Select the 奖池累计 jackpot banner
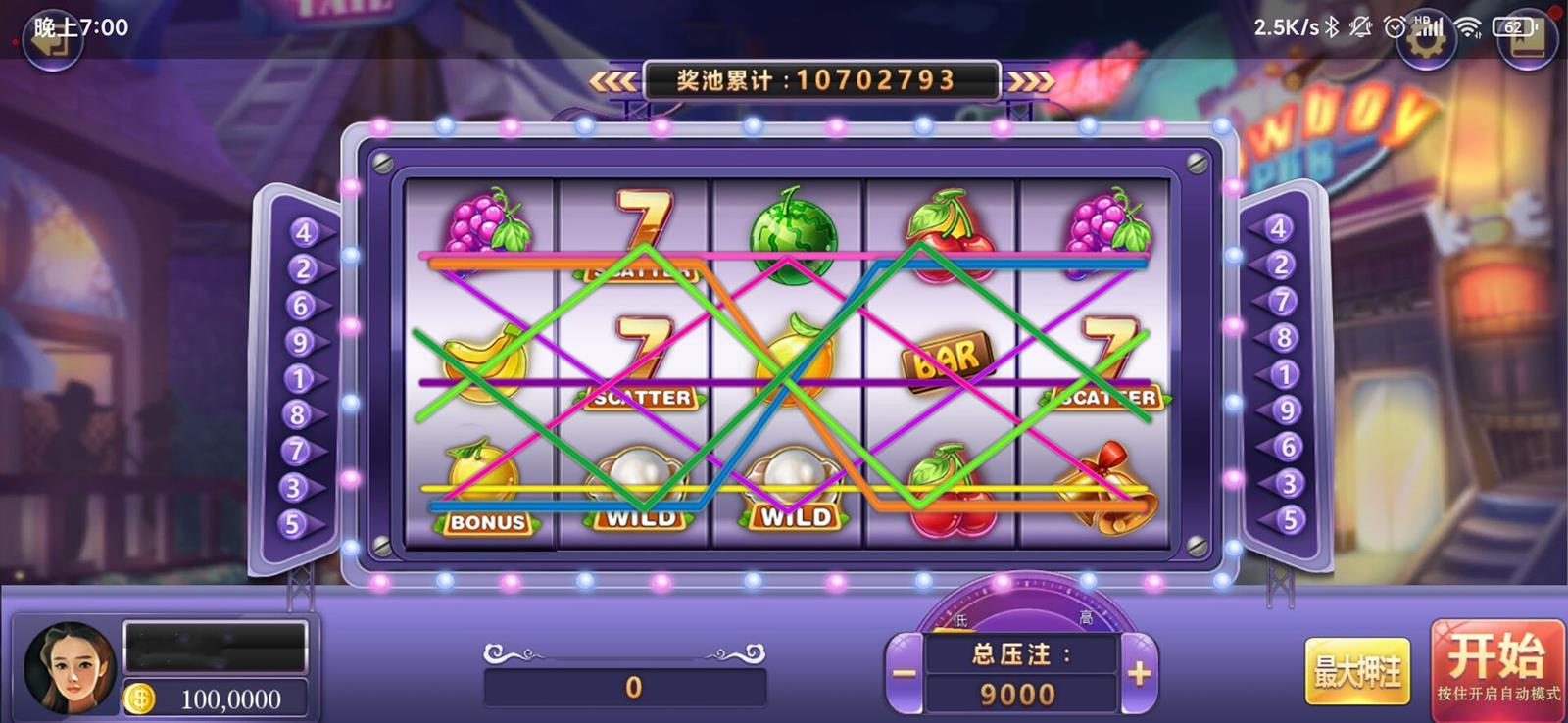Viewport: 1568px width, 723px height. [821, 79]
